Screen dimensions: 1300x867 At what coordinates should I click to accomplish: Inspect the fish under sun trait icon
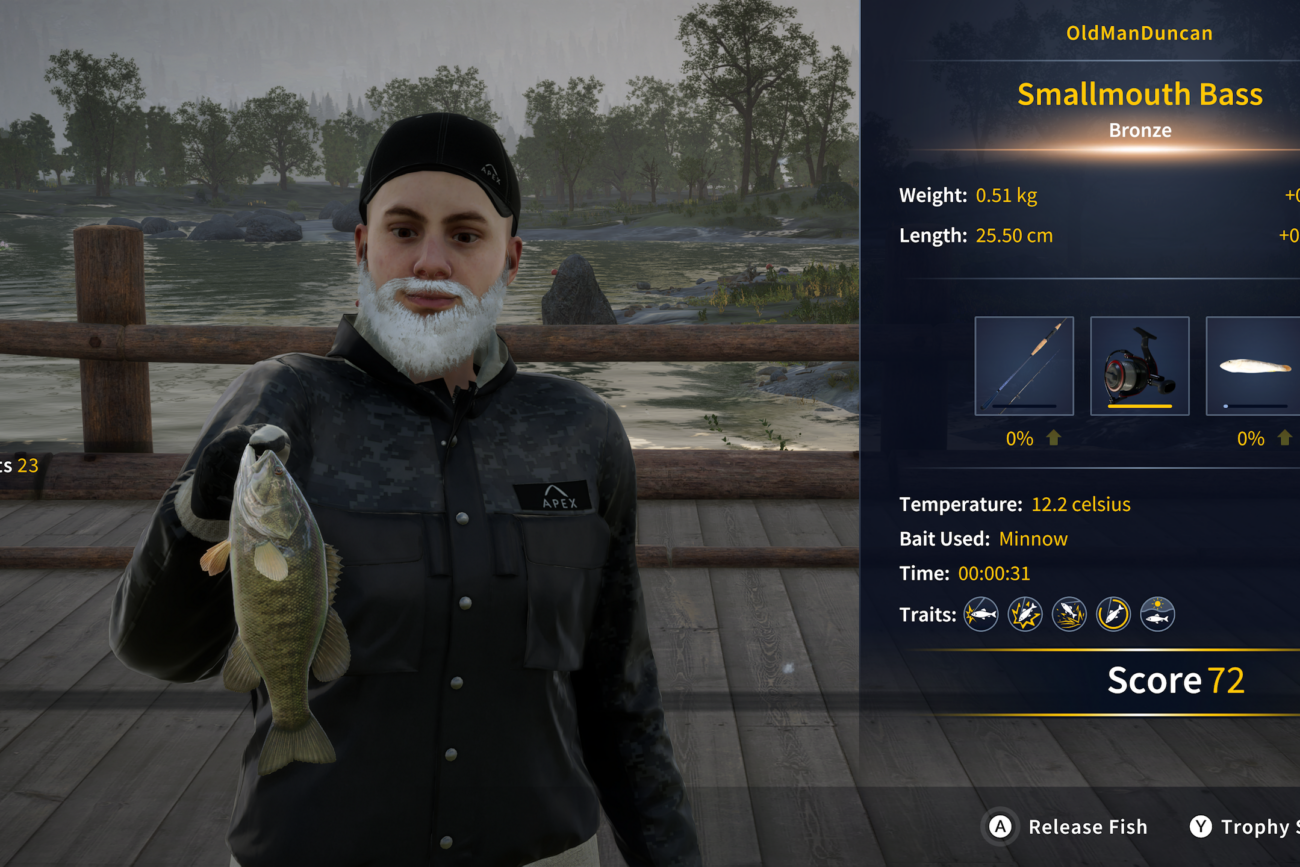(x=1157, y=614)
